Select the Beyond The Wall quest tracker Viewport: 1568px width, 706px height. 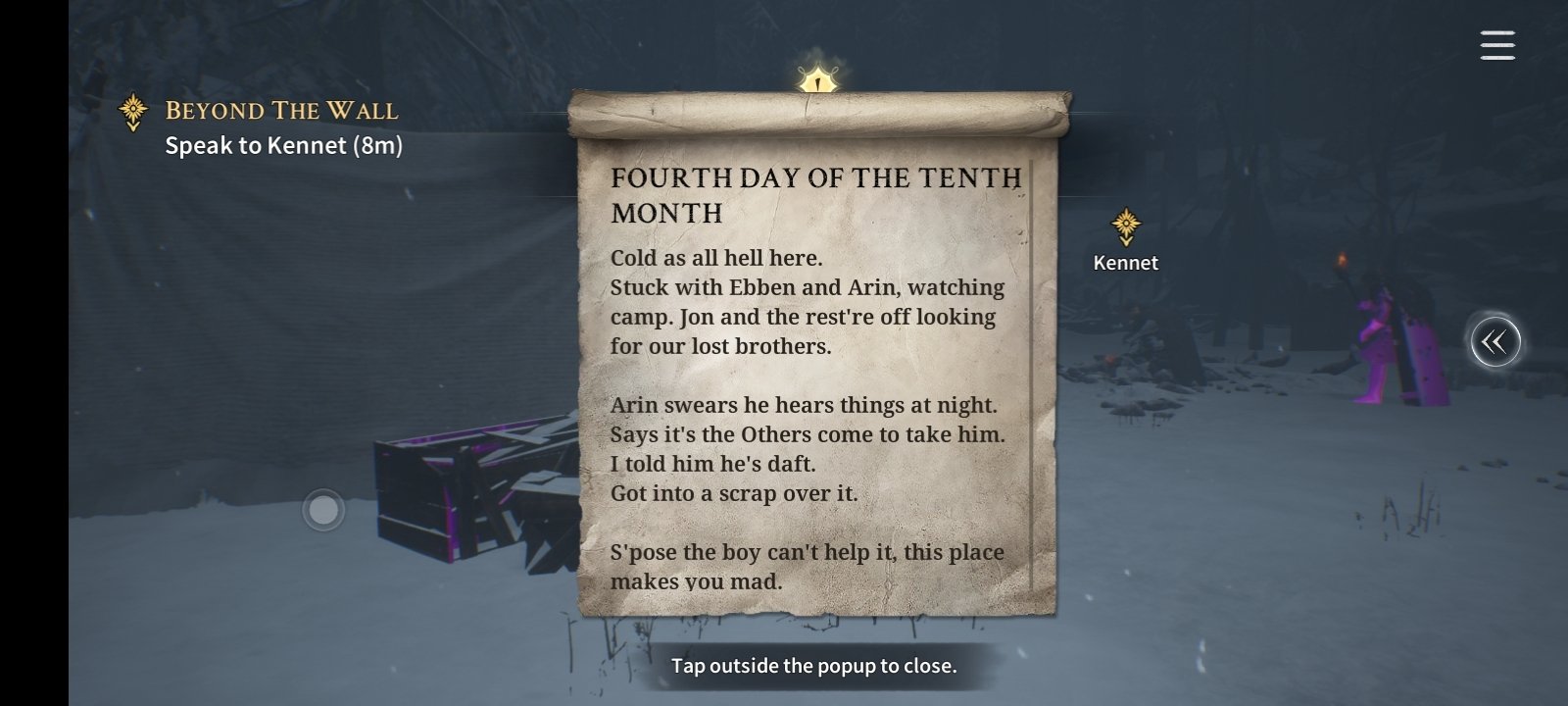tap(280, 111)
